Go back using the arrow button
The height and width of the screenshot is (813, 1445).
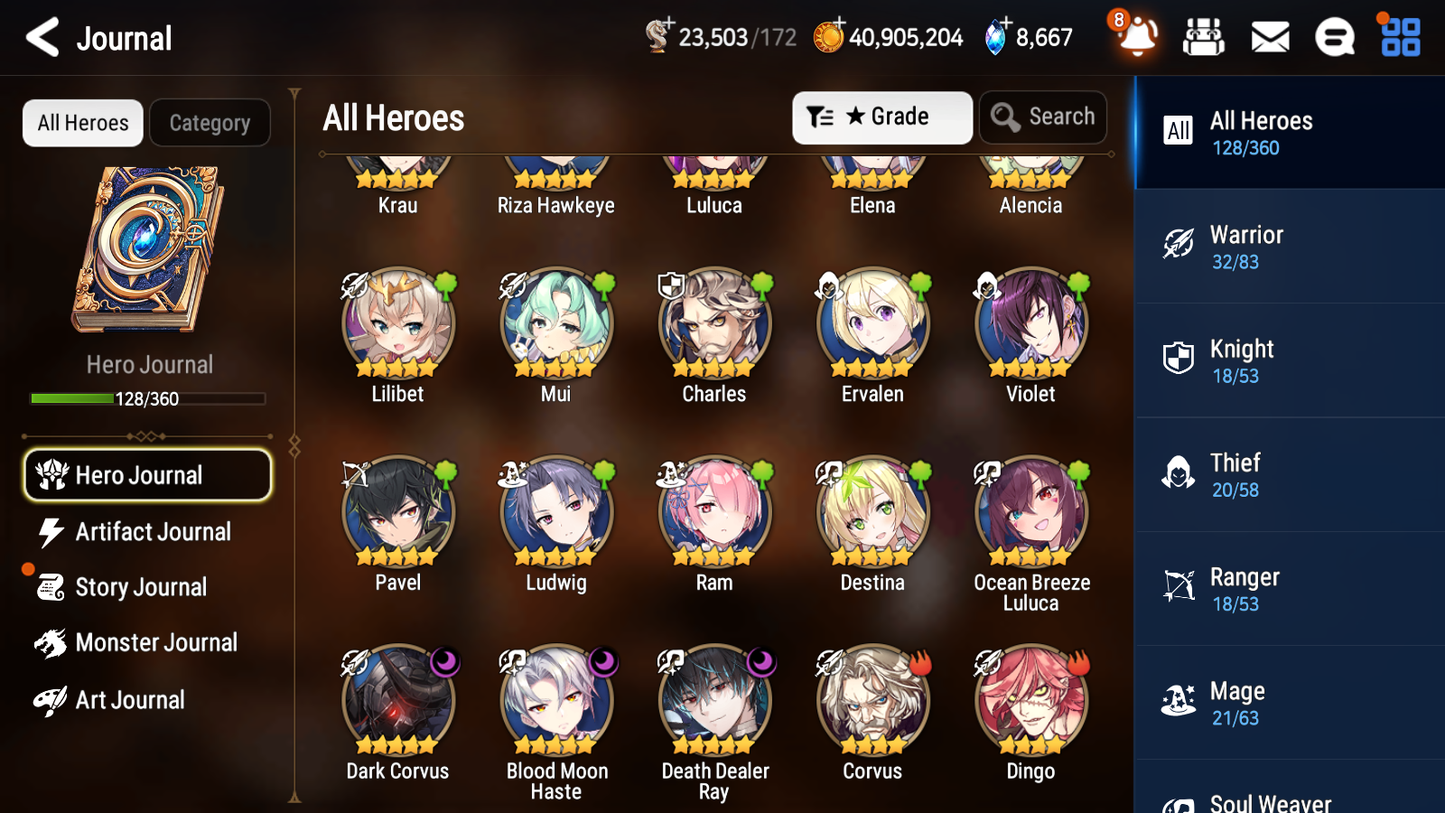click(x=42, y=37)
